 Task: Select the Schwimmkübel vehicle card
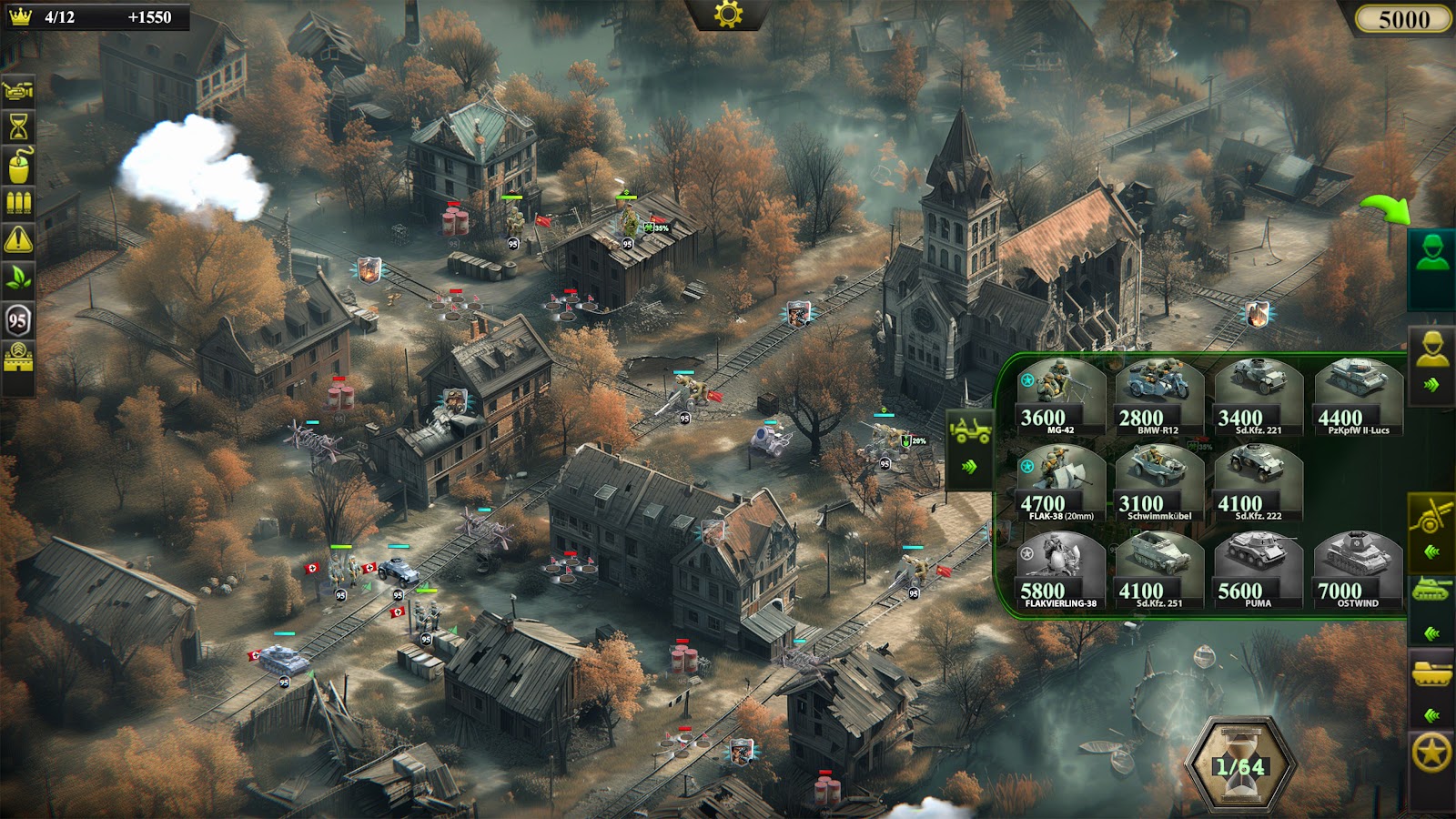click(x=1159, y=482)
